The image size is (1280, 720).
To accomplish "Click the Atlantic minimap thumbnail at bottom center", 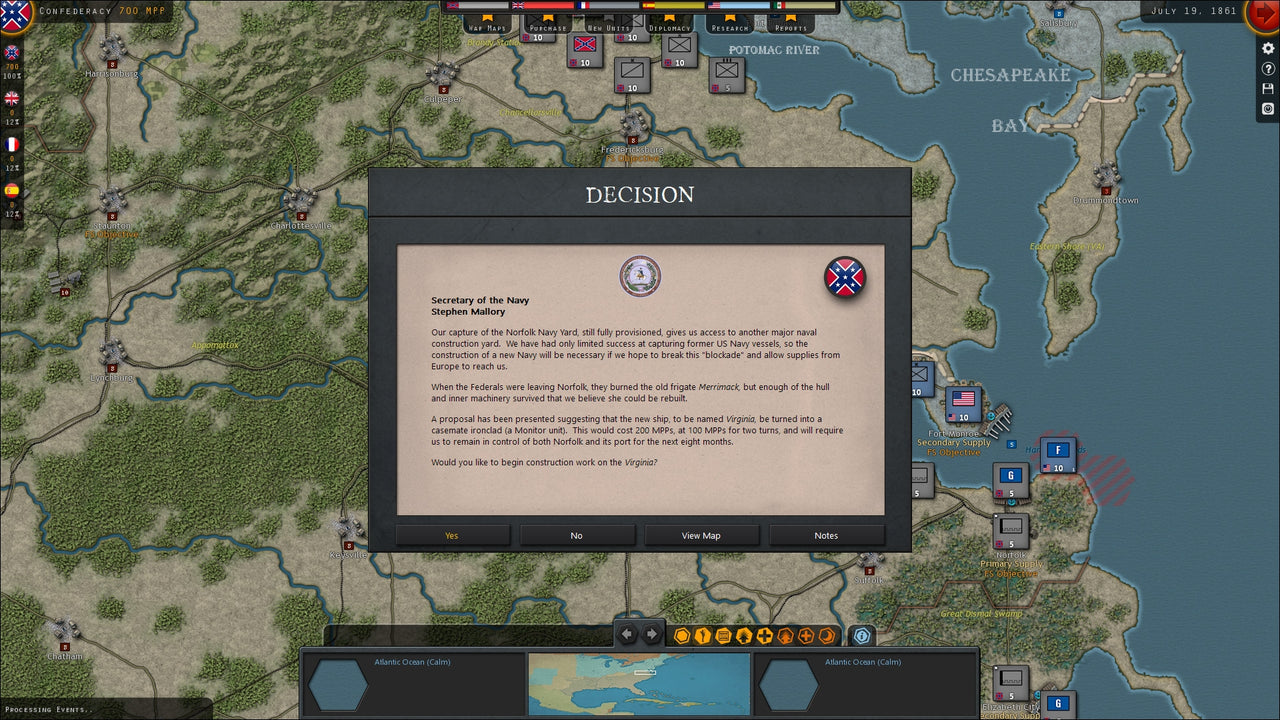I will click(639, 684).
